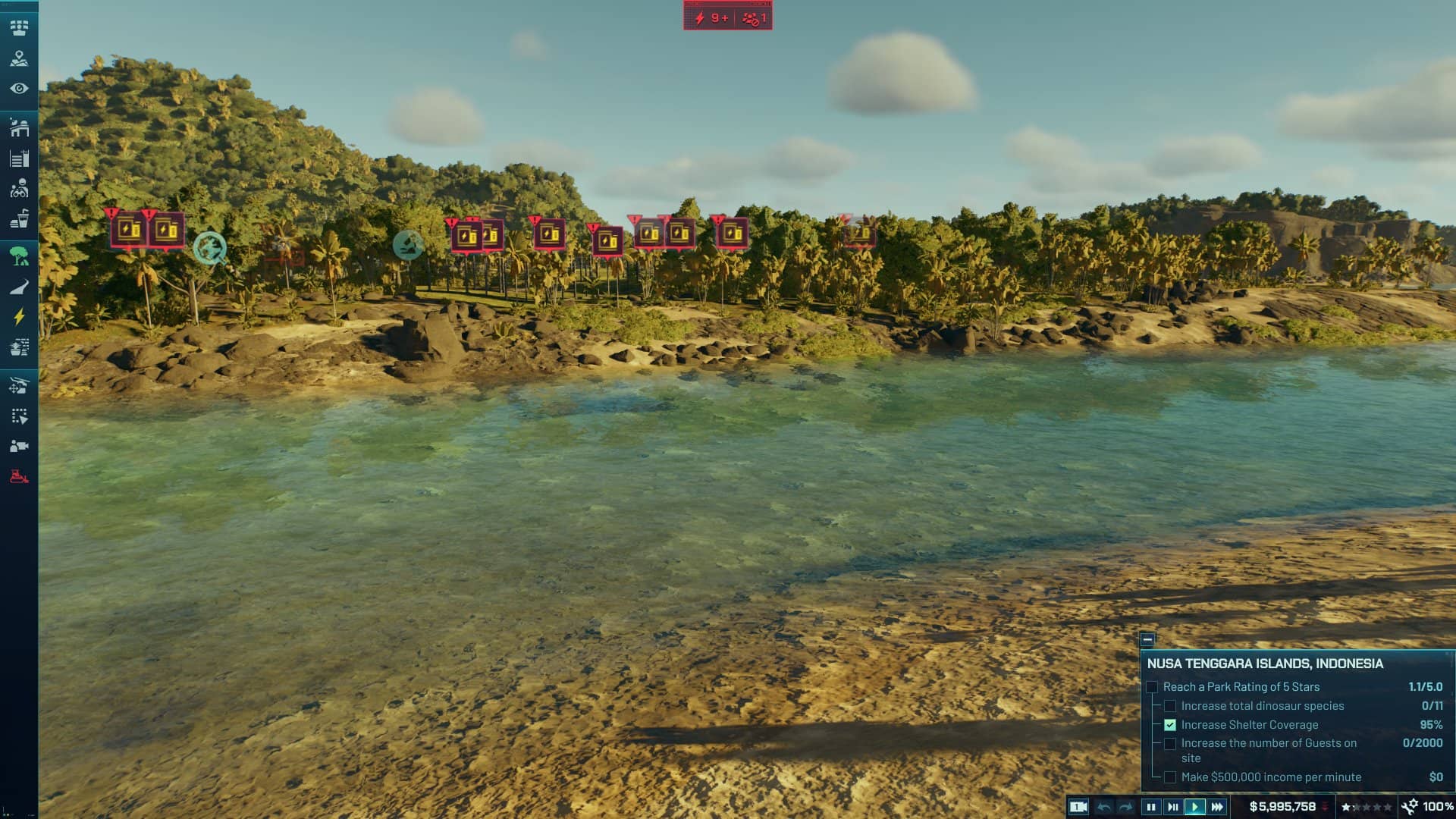Image resolution: width=1456 pixels, height=819 pixels.
Task: Uncheck the Increase Shelter Coverage objective
Action: tap(1169, 725)
